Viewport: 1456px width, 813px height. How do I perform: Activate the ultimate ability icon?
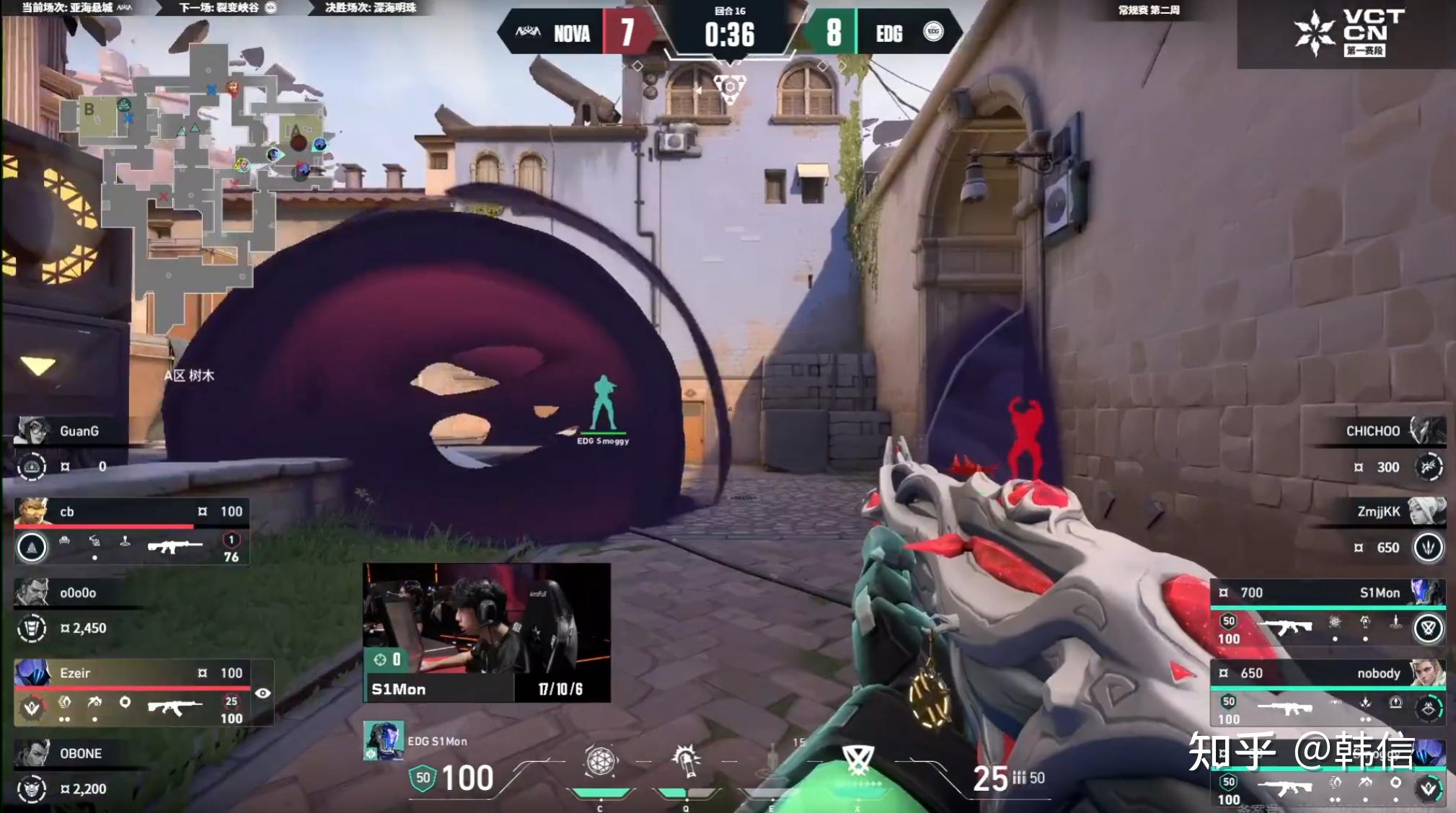(857, 760)
